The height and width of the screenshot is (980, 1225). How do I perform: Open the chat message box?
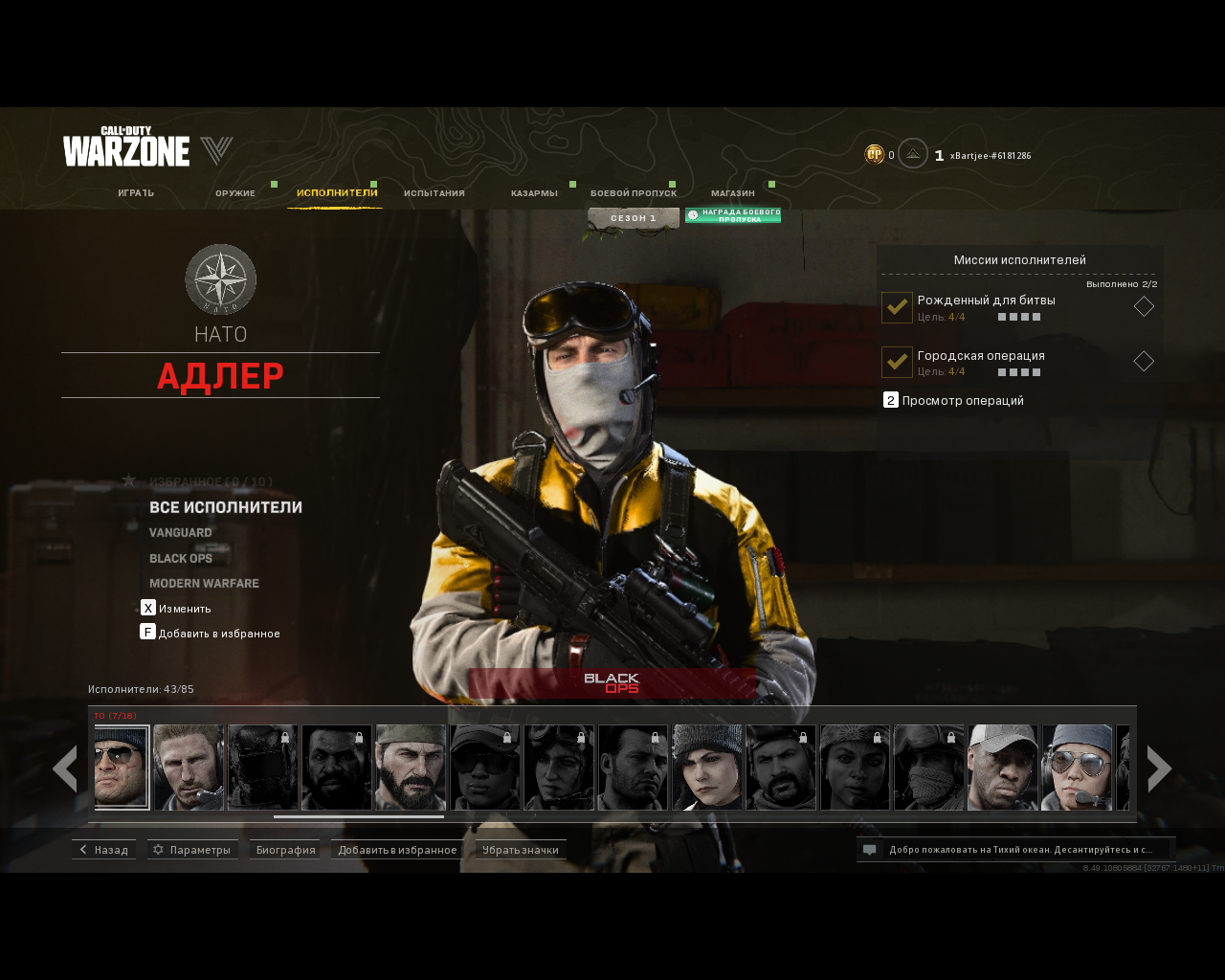tap(1015, 850)
